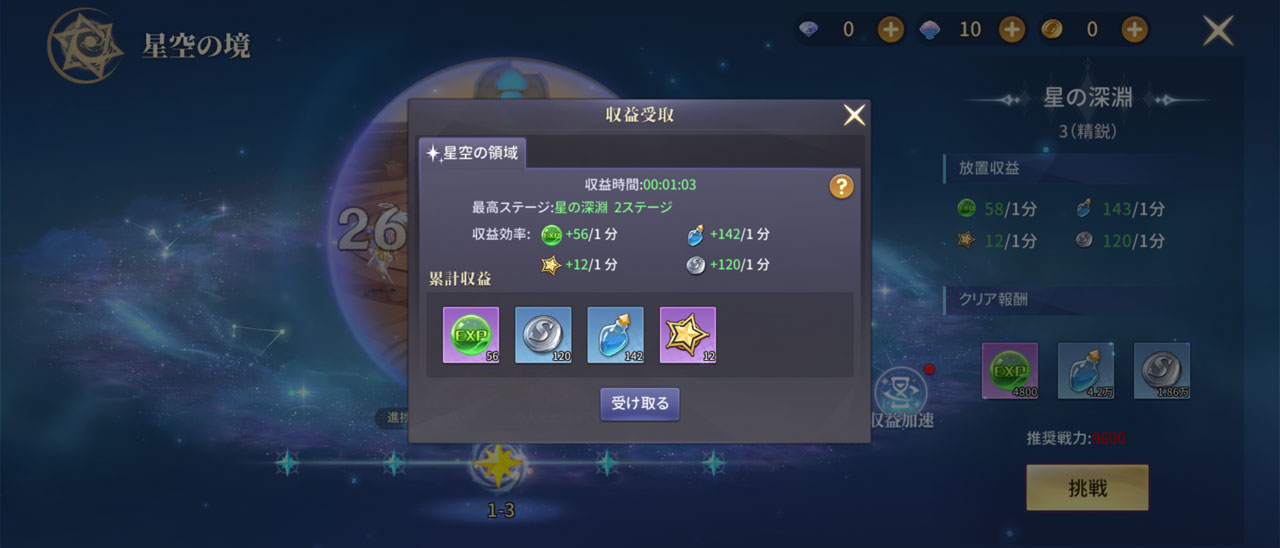
Task: Add diamonds with the first plus button
Action: point(891,30)
